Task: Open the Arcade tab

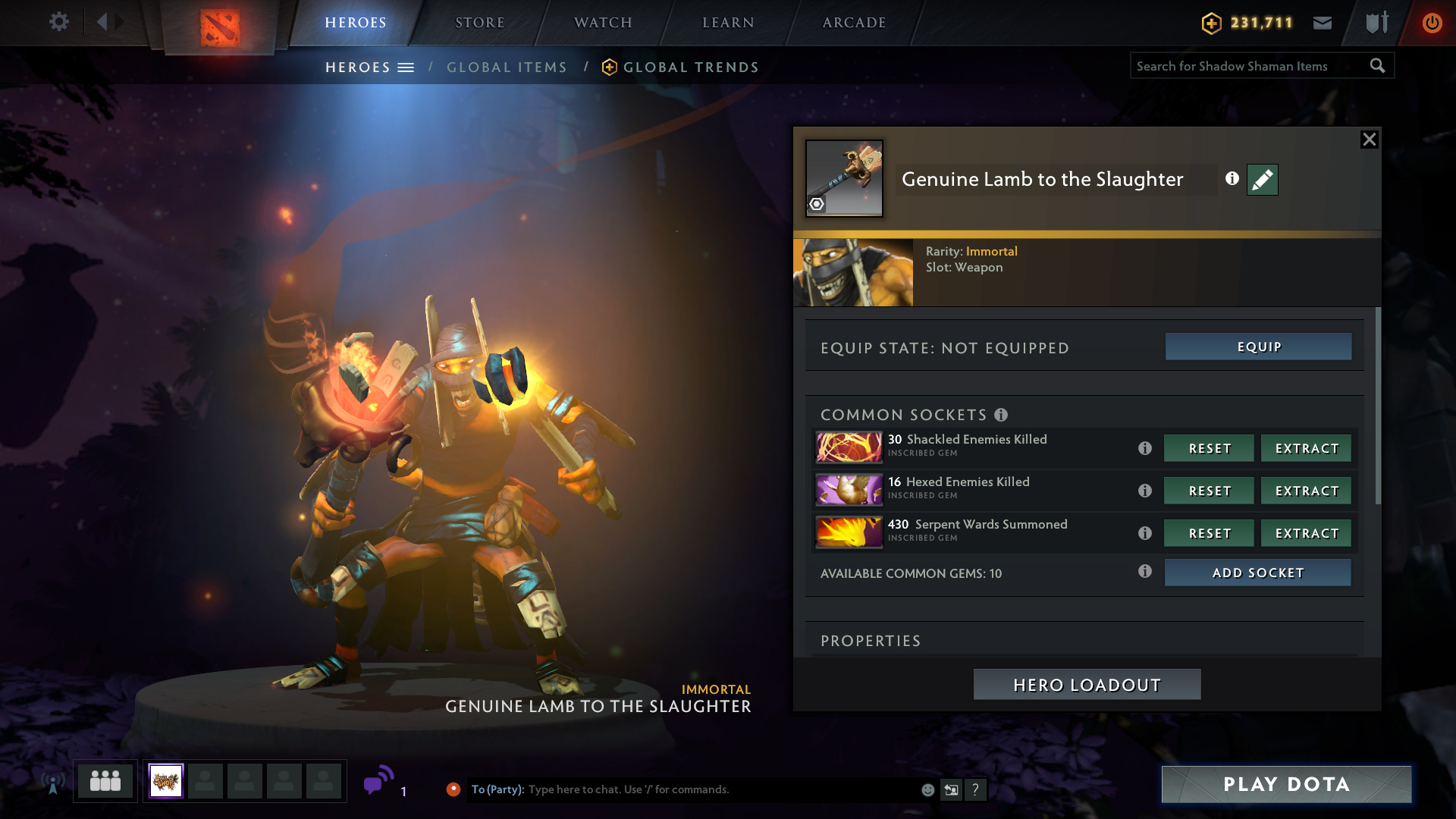Action: click(x=854, y=23)
